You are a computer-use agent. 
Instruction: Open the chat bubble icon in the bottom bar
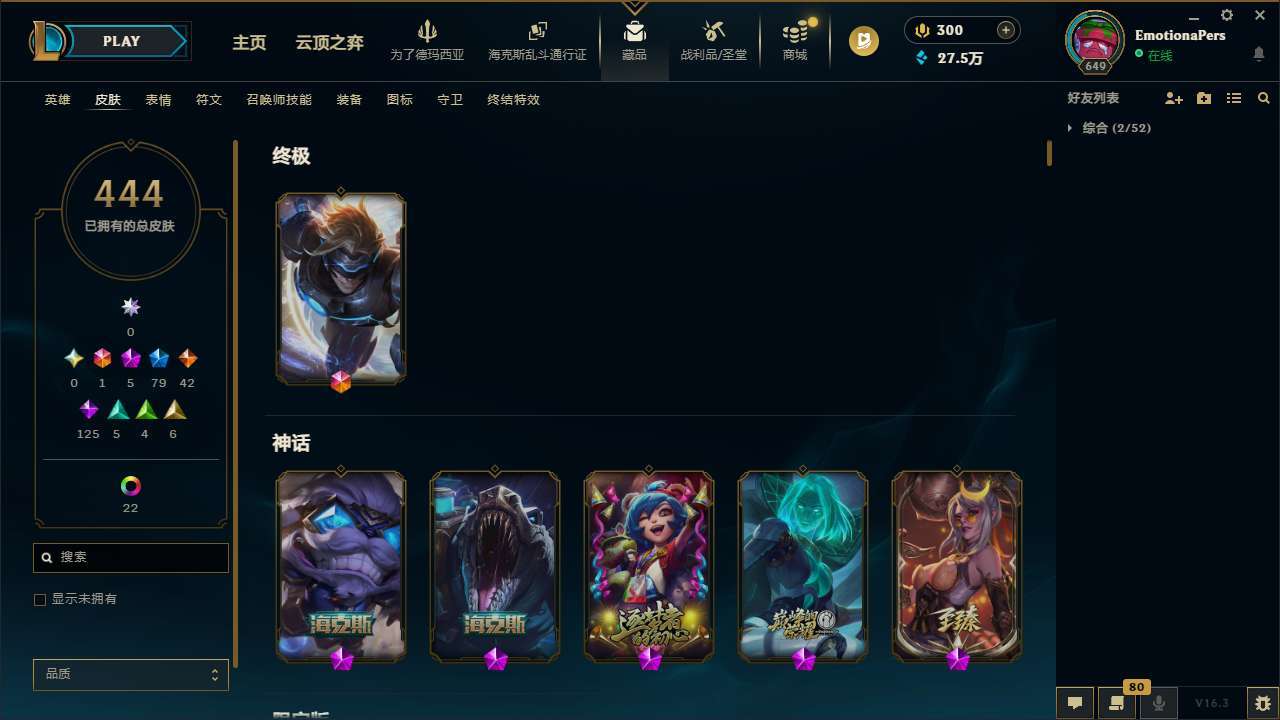[x=1074, y=702]
